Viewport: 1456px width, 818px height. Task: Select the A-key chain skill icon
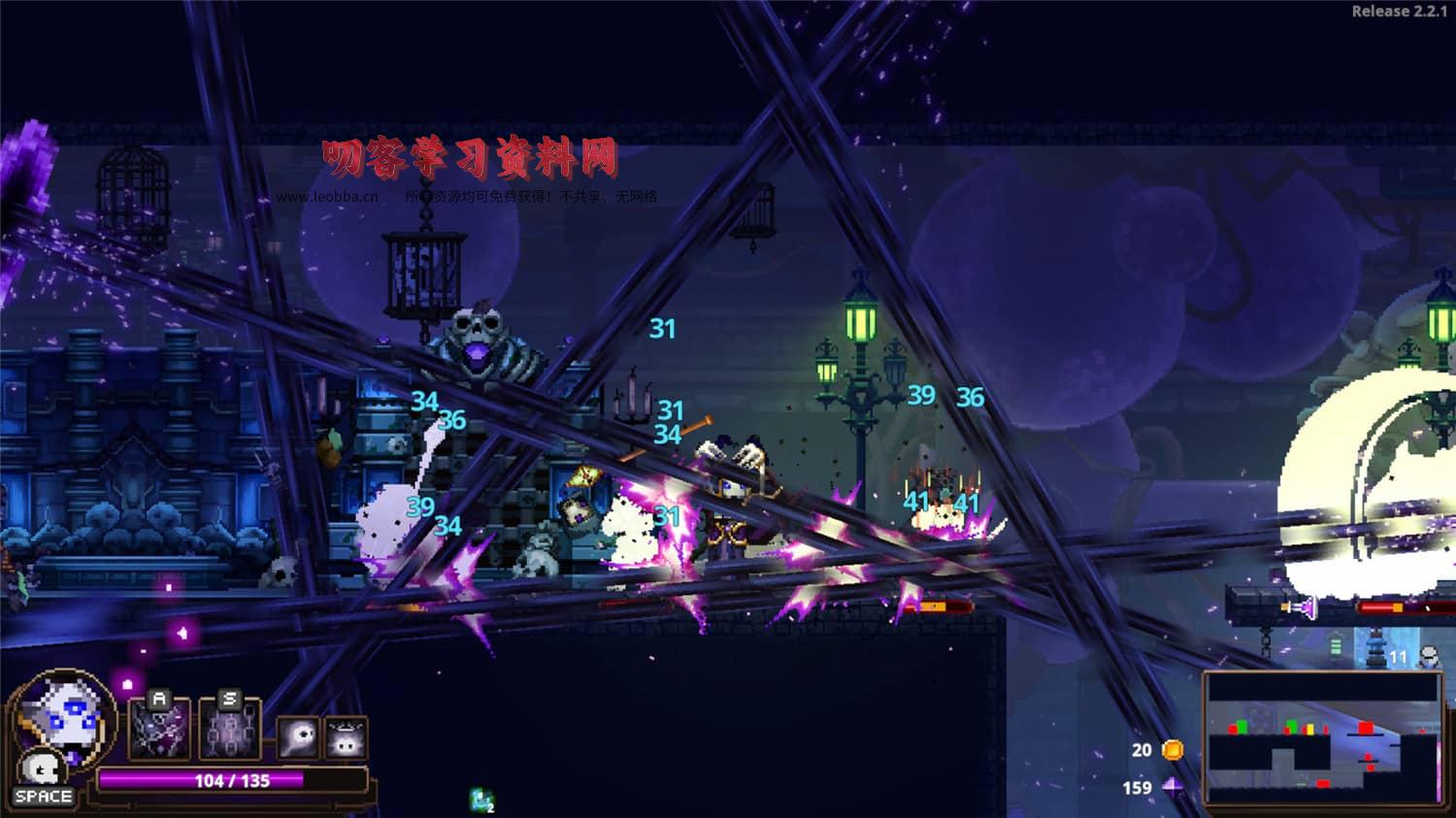158,728
